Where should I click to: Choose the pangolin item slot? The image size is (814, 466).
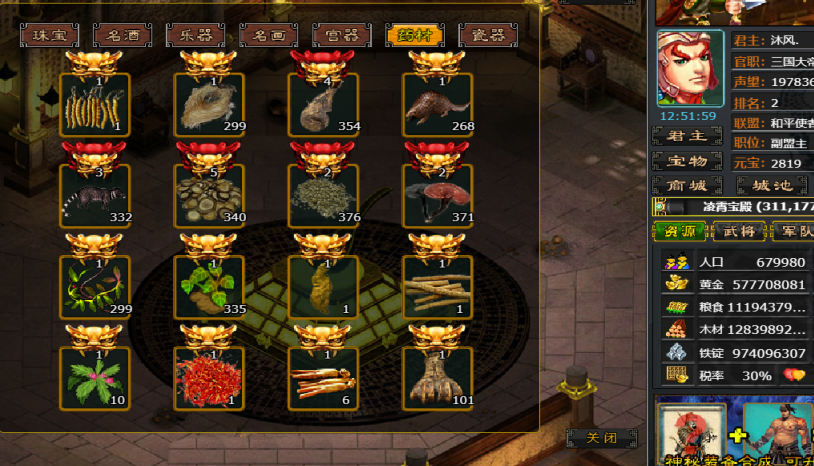pyautogui.click(x=437, y=104)
